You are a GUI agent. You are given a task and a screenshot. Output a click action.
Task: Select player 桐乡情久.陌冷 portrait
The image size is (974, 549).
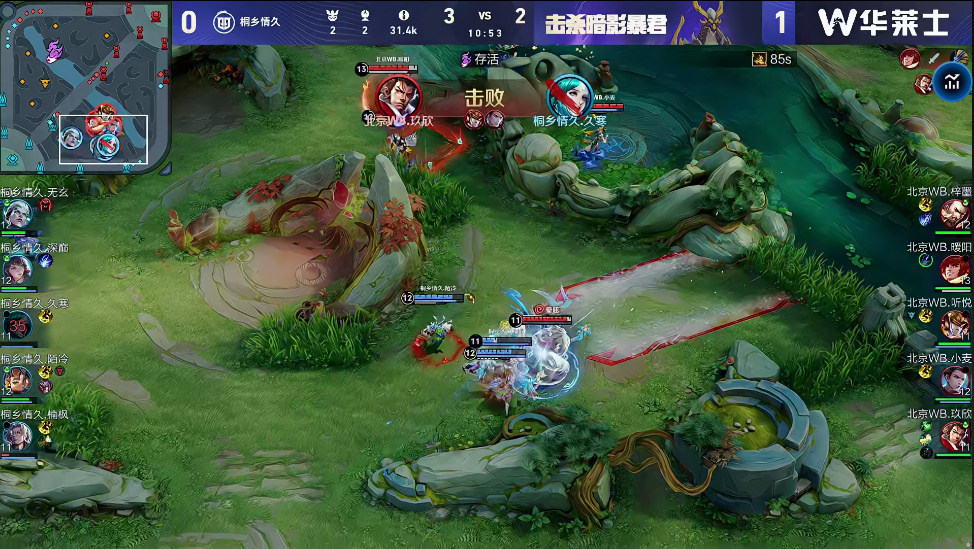(x=17, y=380)
